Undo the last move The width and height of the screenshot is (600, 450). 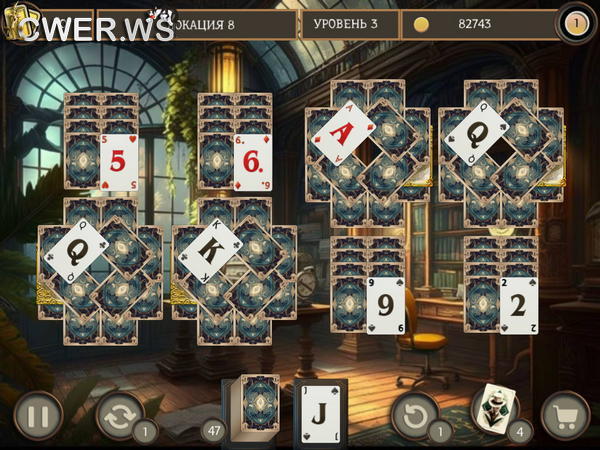click(415, 415)
